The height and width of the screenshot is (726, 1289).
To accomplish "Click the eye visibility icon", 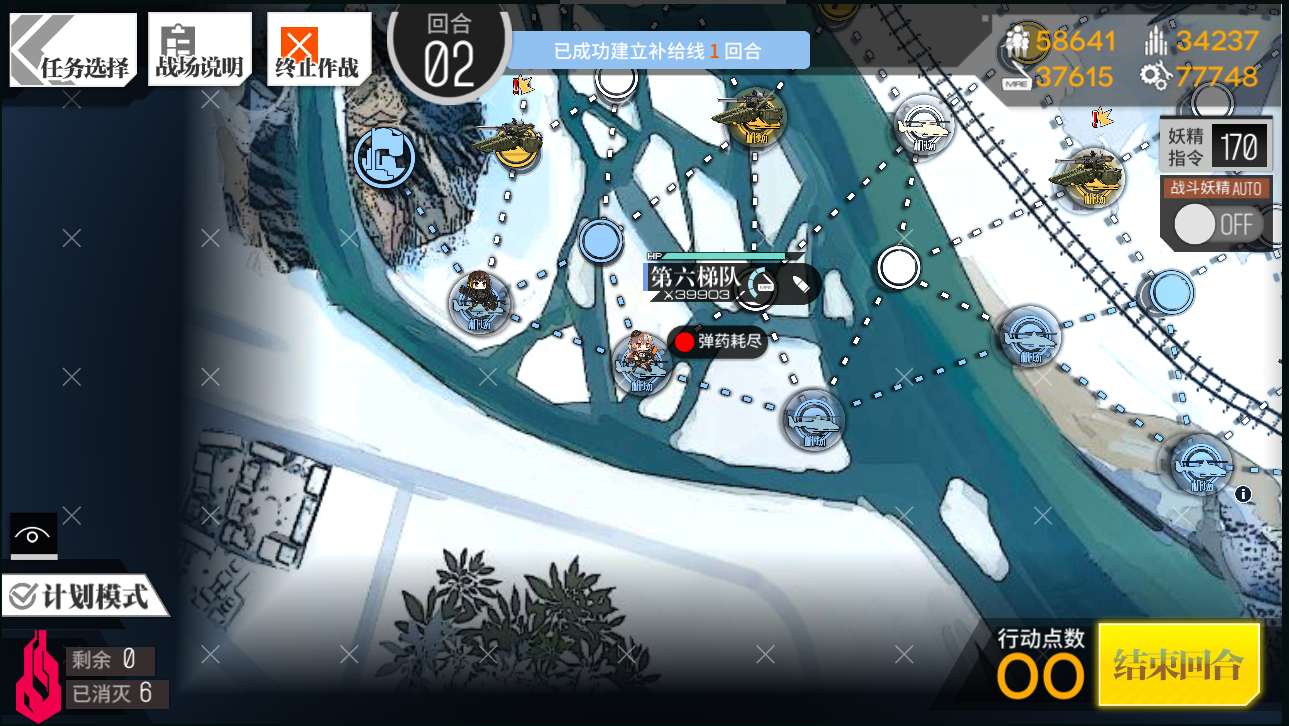I will click(x=33, y=536).
